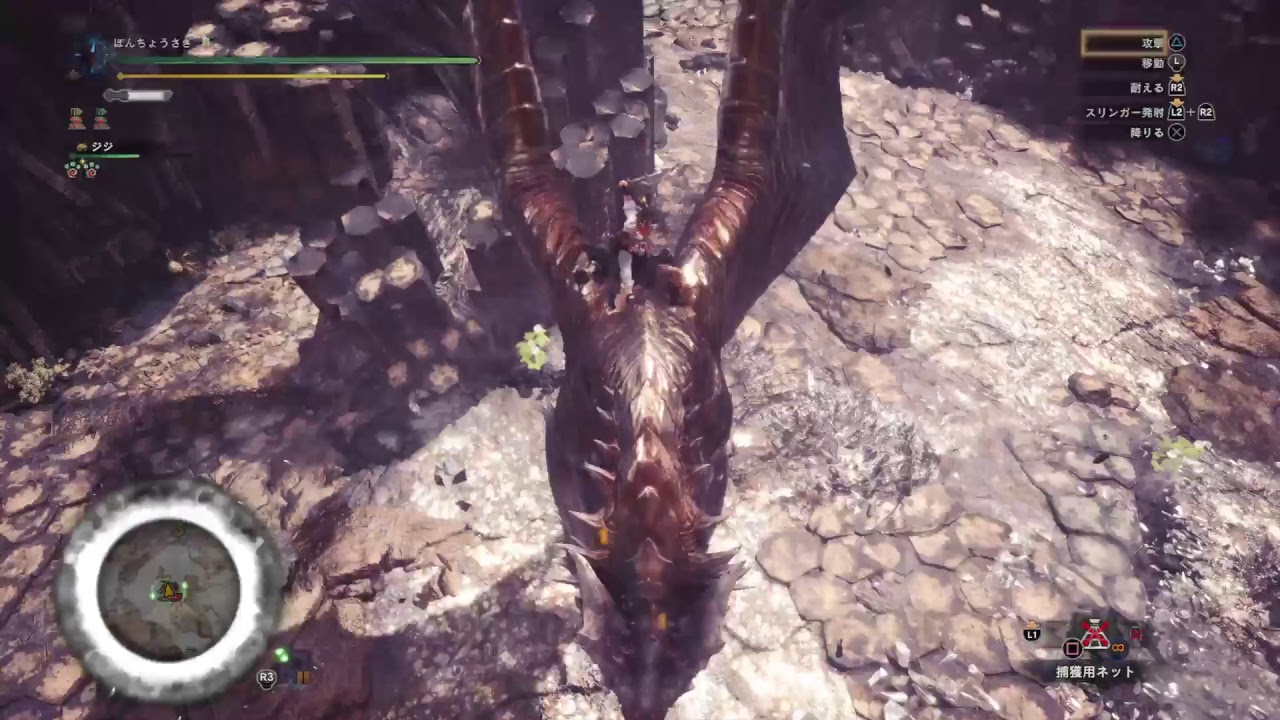This screenshot has width=1280, height=720.
Task: Click the second palico gadget flag icon
Action: tap(100, 118)
